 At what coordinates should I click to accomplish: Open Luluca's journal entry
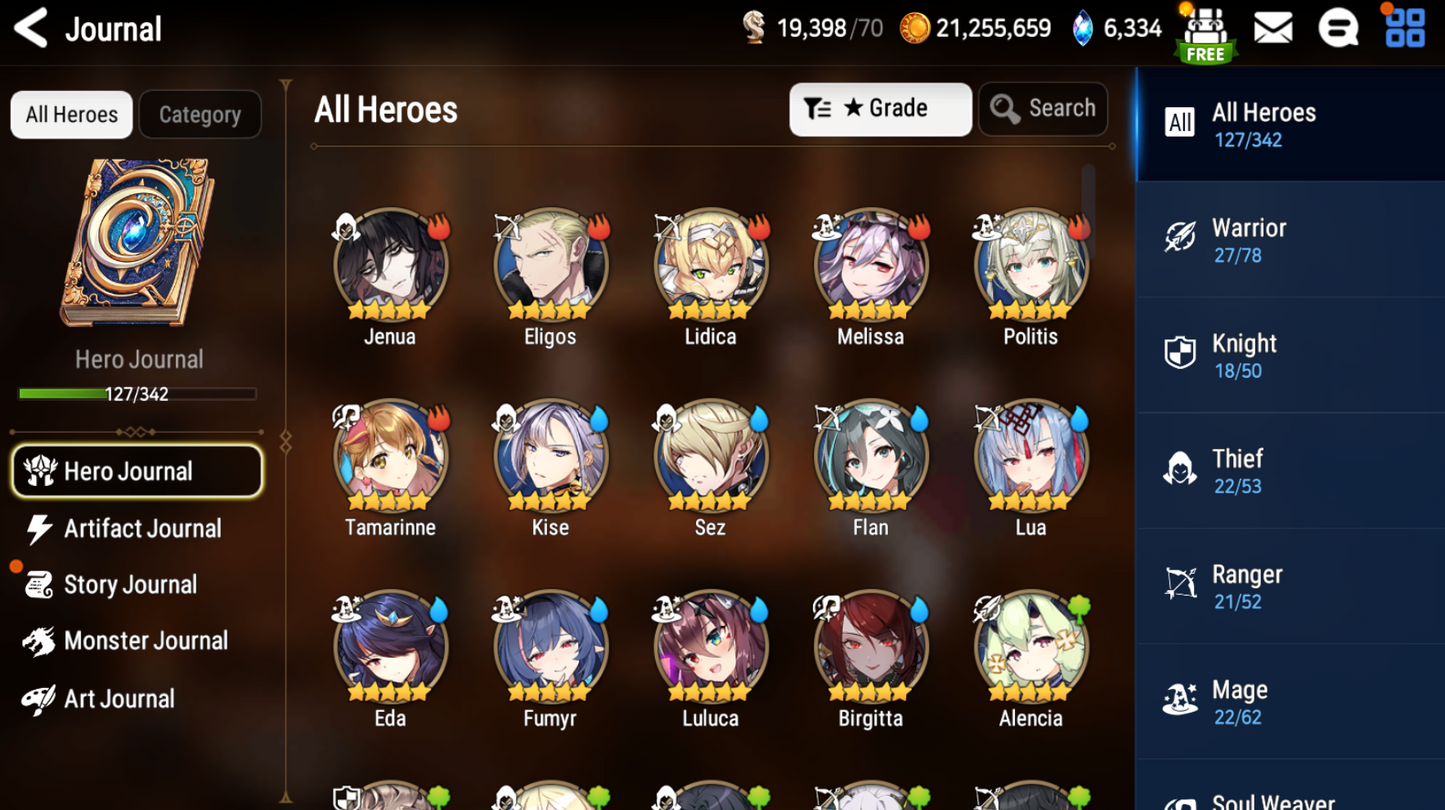pos(710,647)
